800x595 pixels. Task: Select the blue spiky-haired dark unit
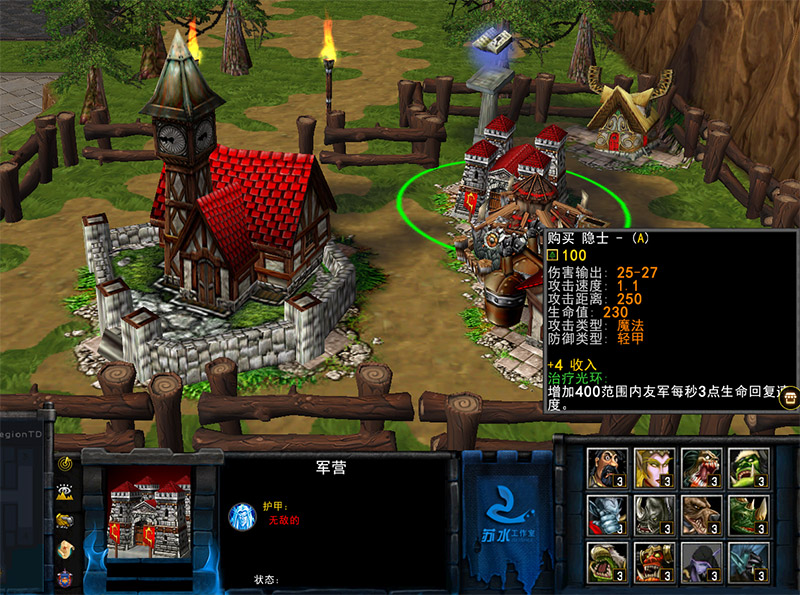749,563
